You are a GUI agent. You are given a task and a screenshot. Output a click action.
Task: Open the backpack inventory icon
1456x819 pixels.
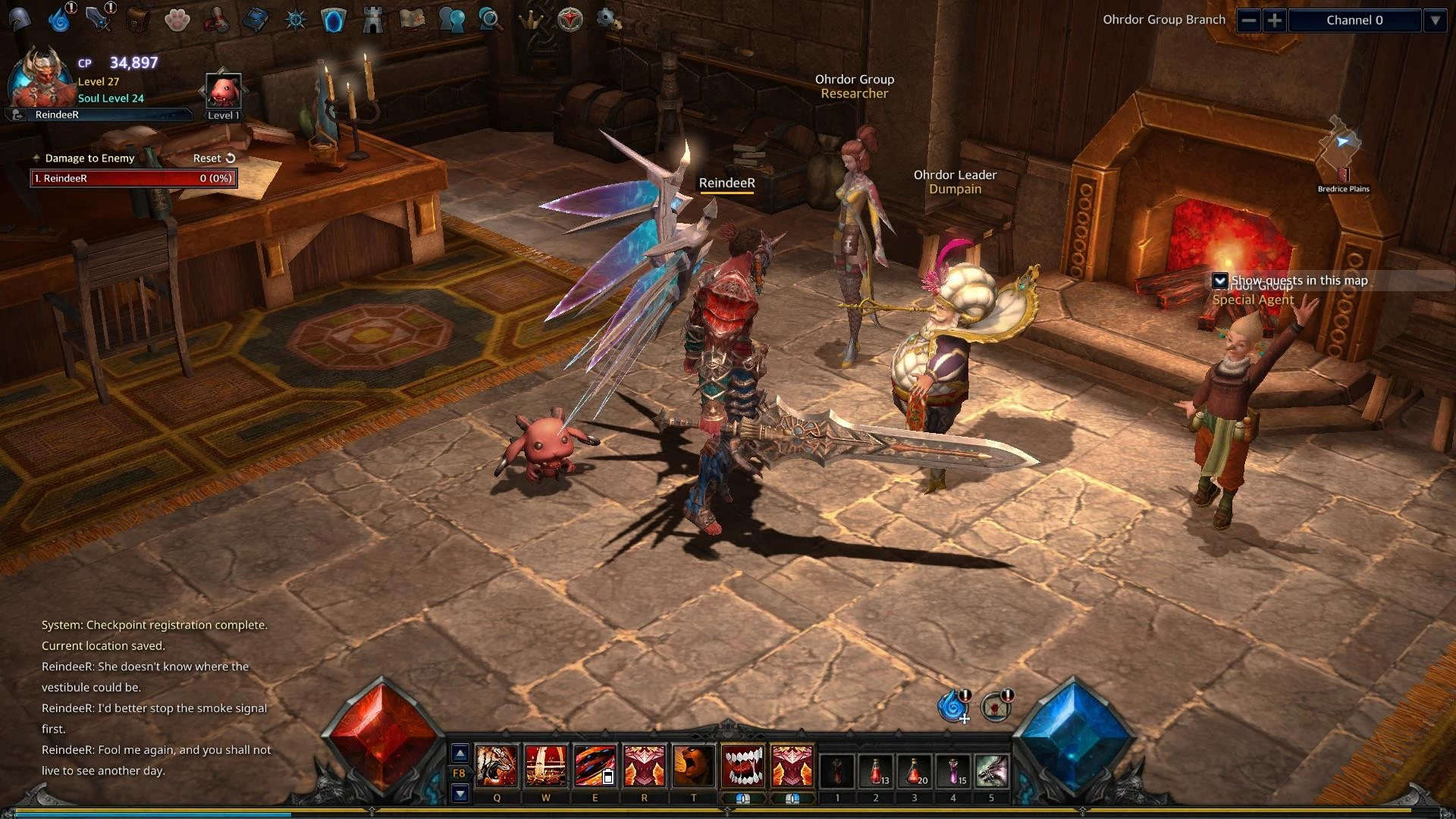(x=137, y=20)
